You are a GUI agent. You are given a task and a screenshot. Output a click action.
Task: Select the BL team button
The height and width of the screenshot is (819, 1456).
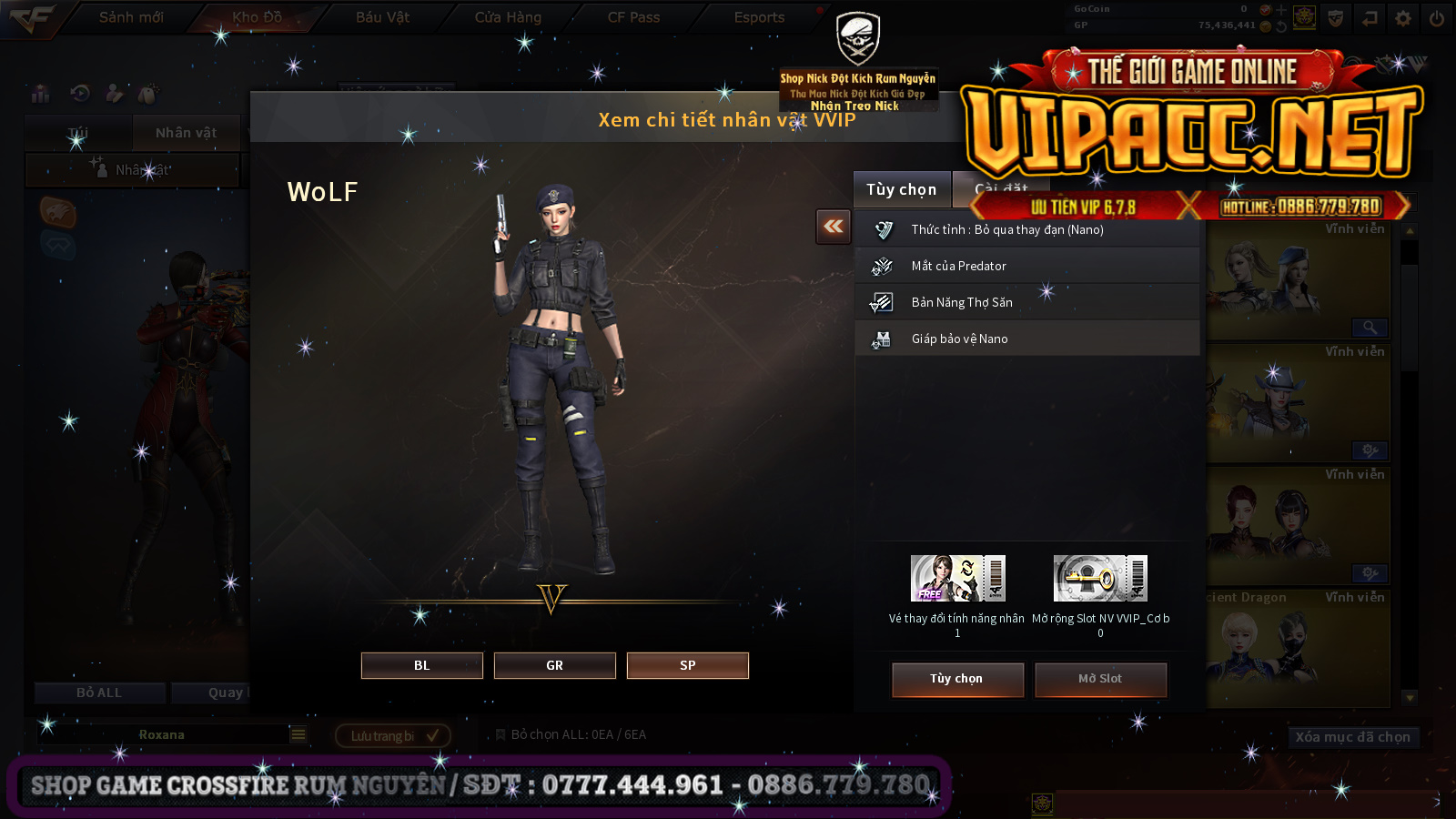421,665
